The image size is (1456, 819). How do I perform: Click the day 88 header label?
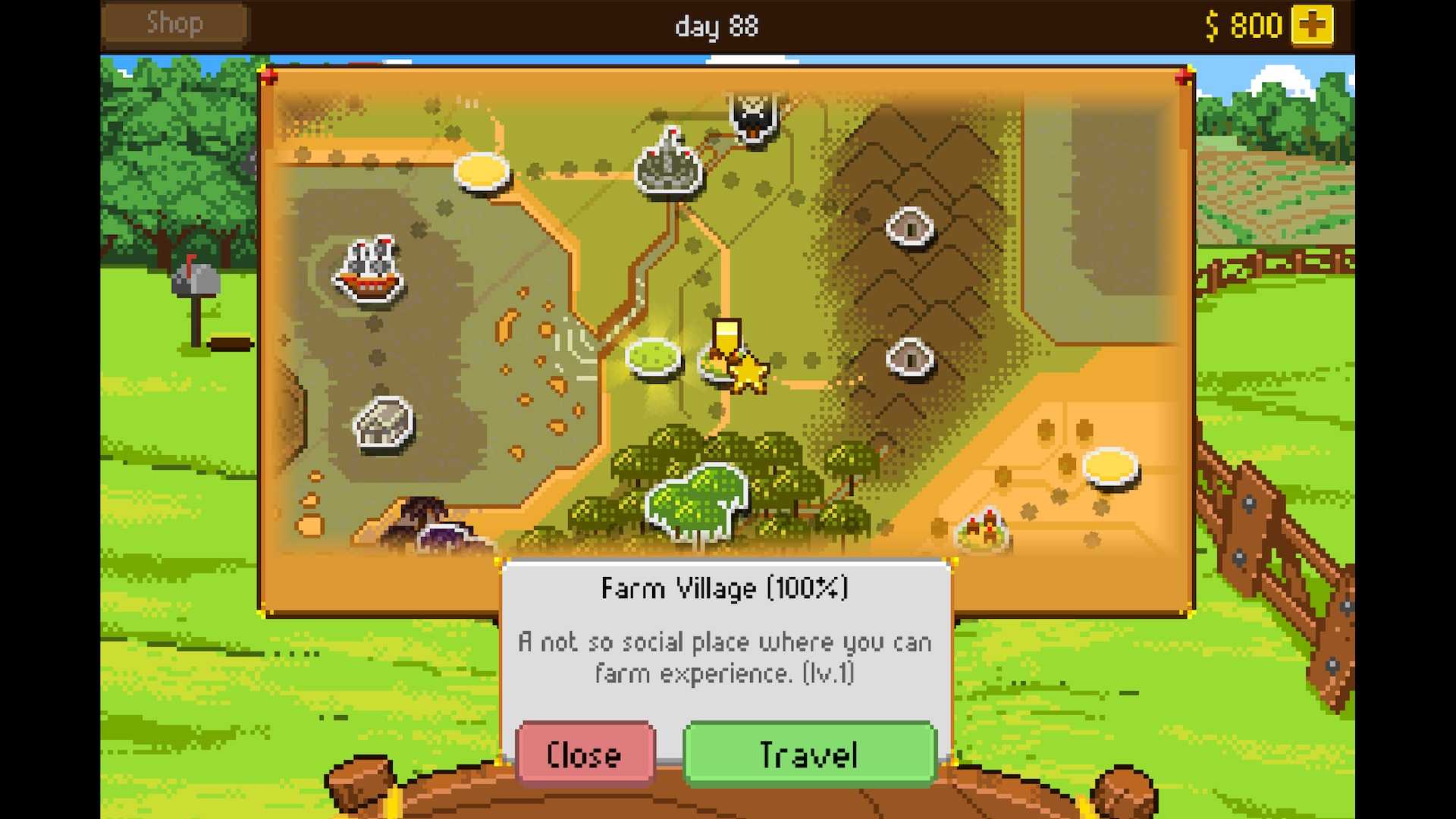[716, 26]
